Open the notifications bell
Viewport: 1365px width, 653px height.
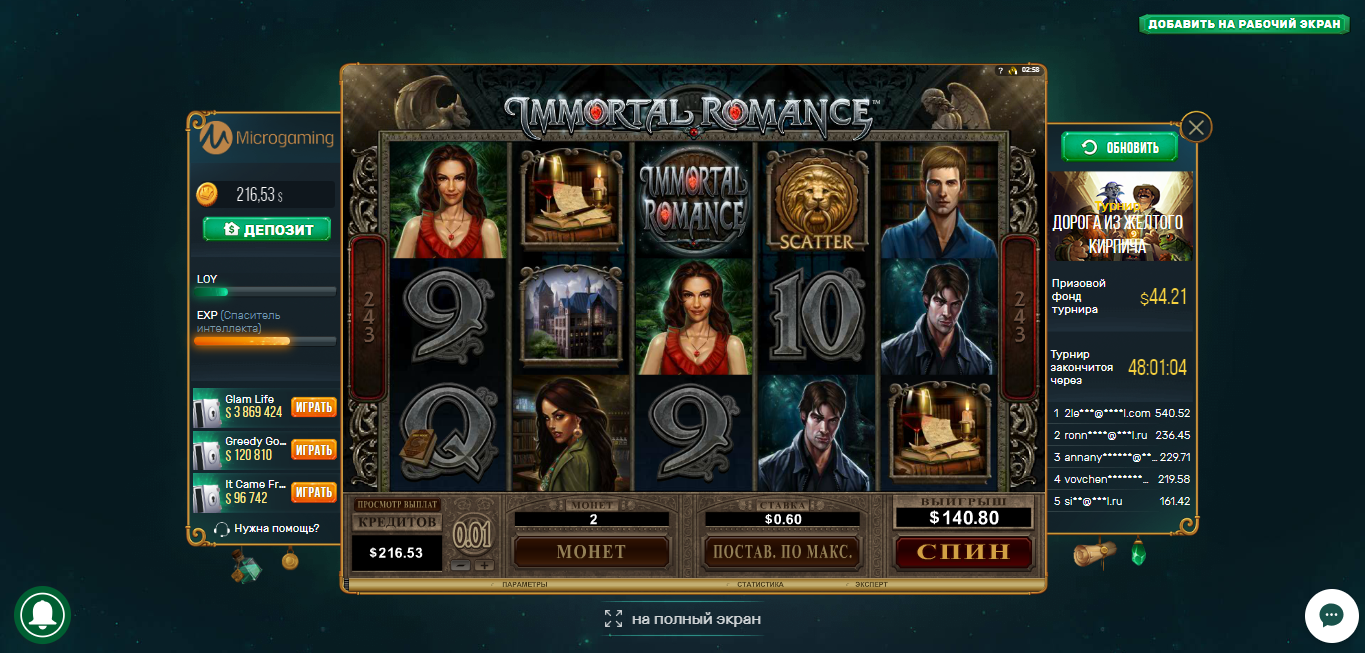pos(42,615)
